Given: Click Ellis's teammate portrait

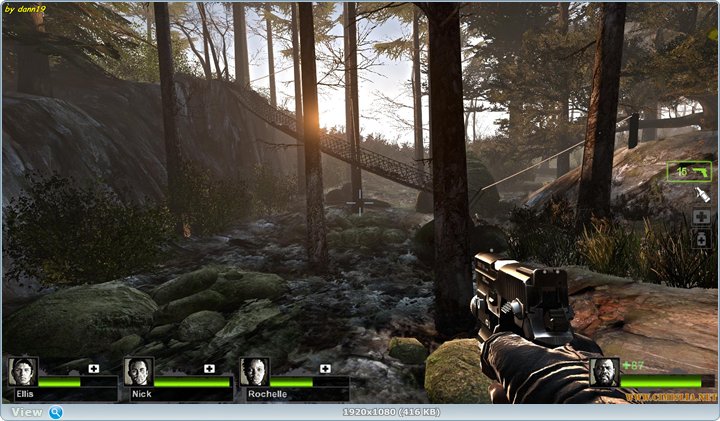Looking at the screenshot, I should [x=22, y=372].
